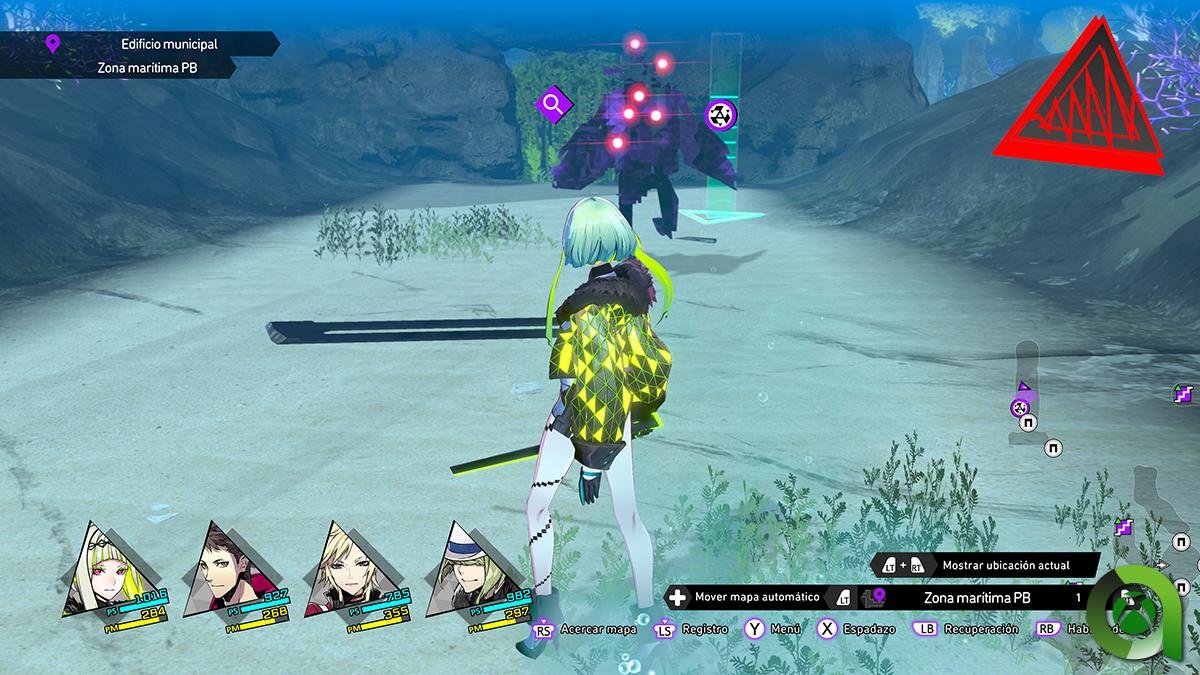Open the Registro log
Image resolution: width=1200 pixels, height=675 pixels.
(x=704, y=629)
